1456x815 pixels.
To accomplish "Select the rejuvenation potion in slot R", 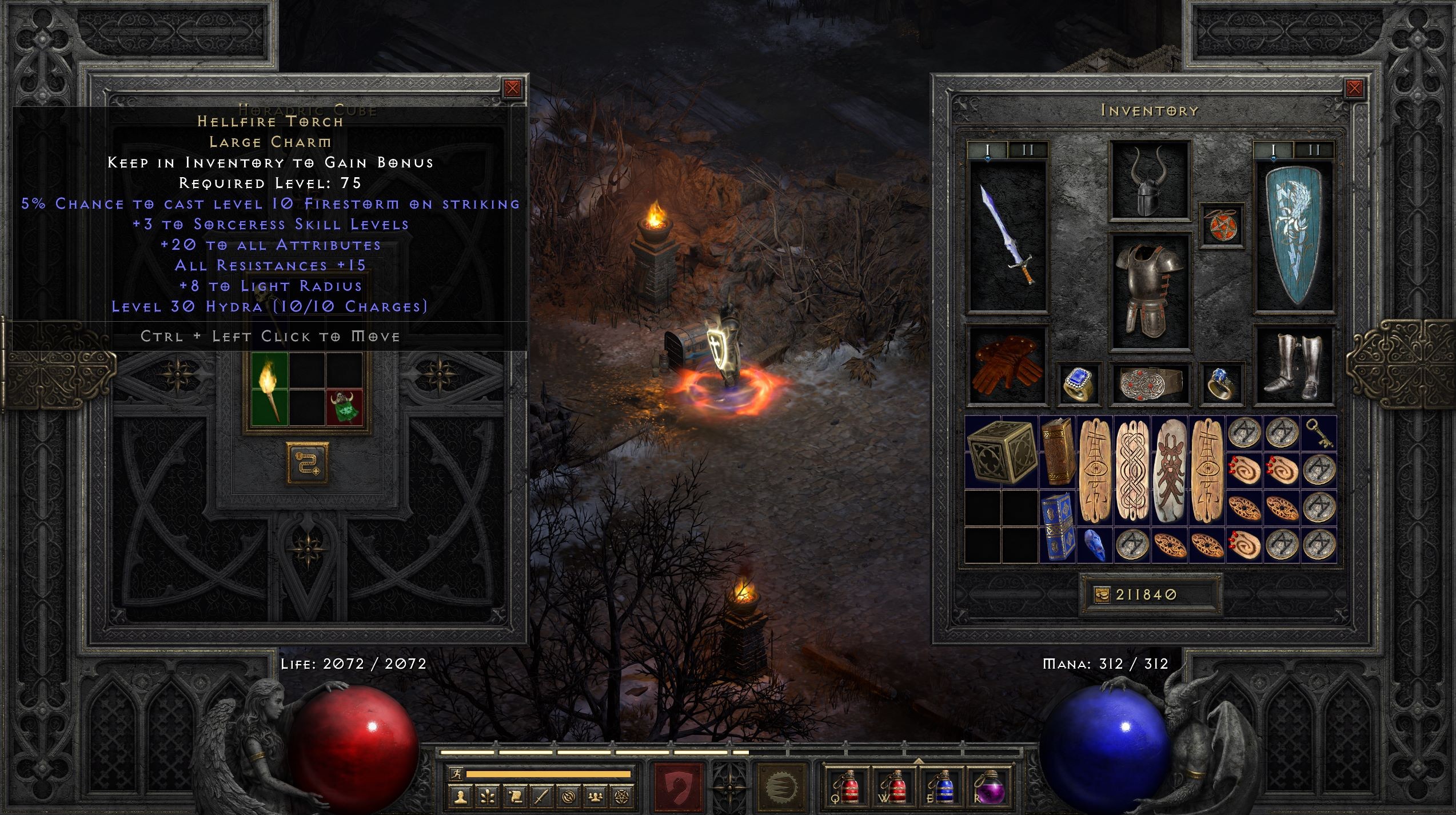I will pyautogui.click(x=991, y=790).
